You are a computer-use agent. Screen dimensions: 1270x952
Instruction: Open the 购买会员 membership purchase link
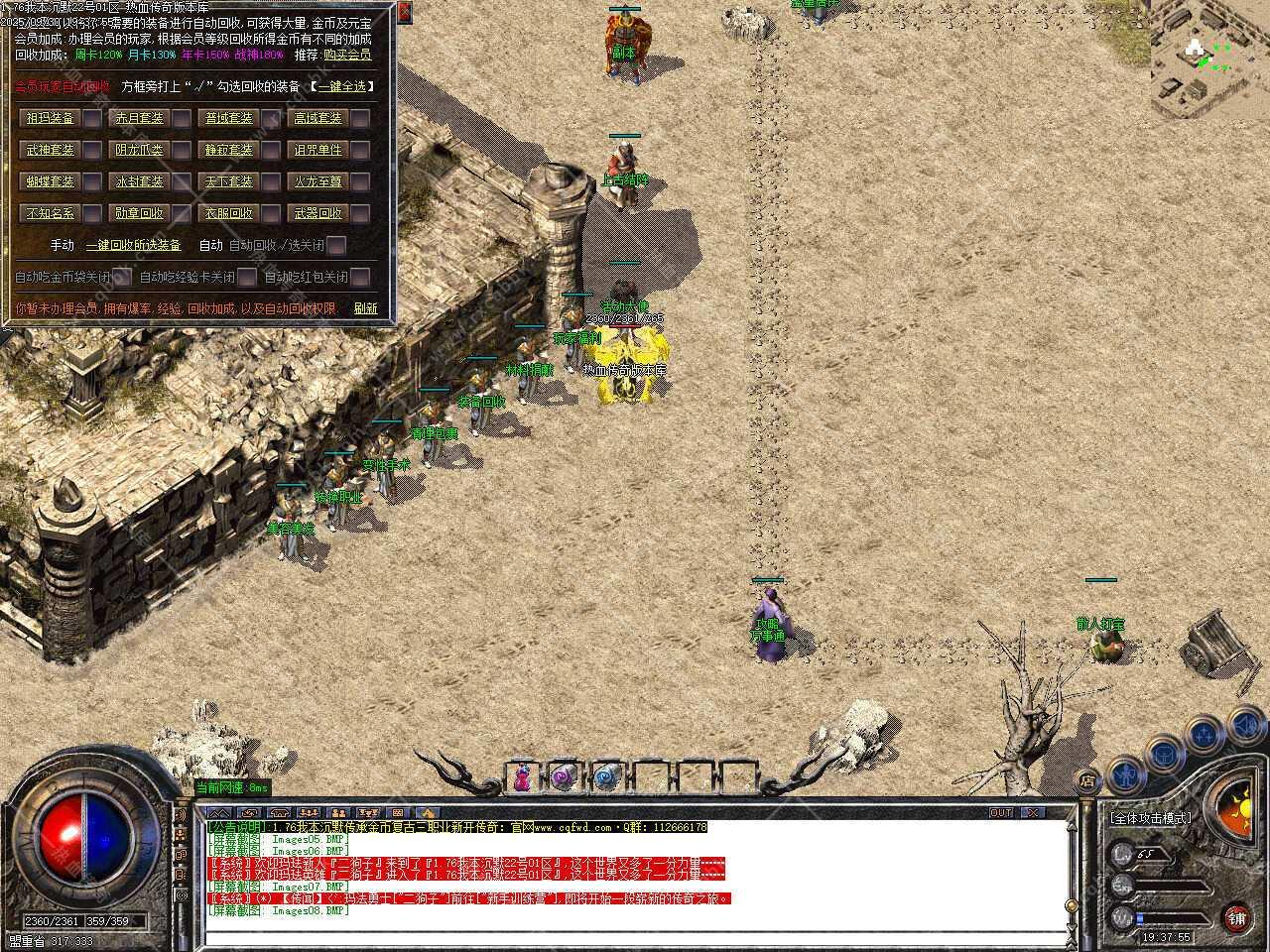point(347,55)
